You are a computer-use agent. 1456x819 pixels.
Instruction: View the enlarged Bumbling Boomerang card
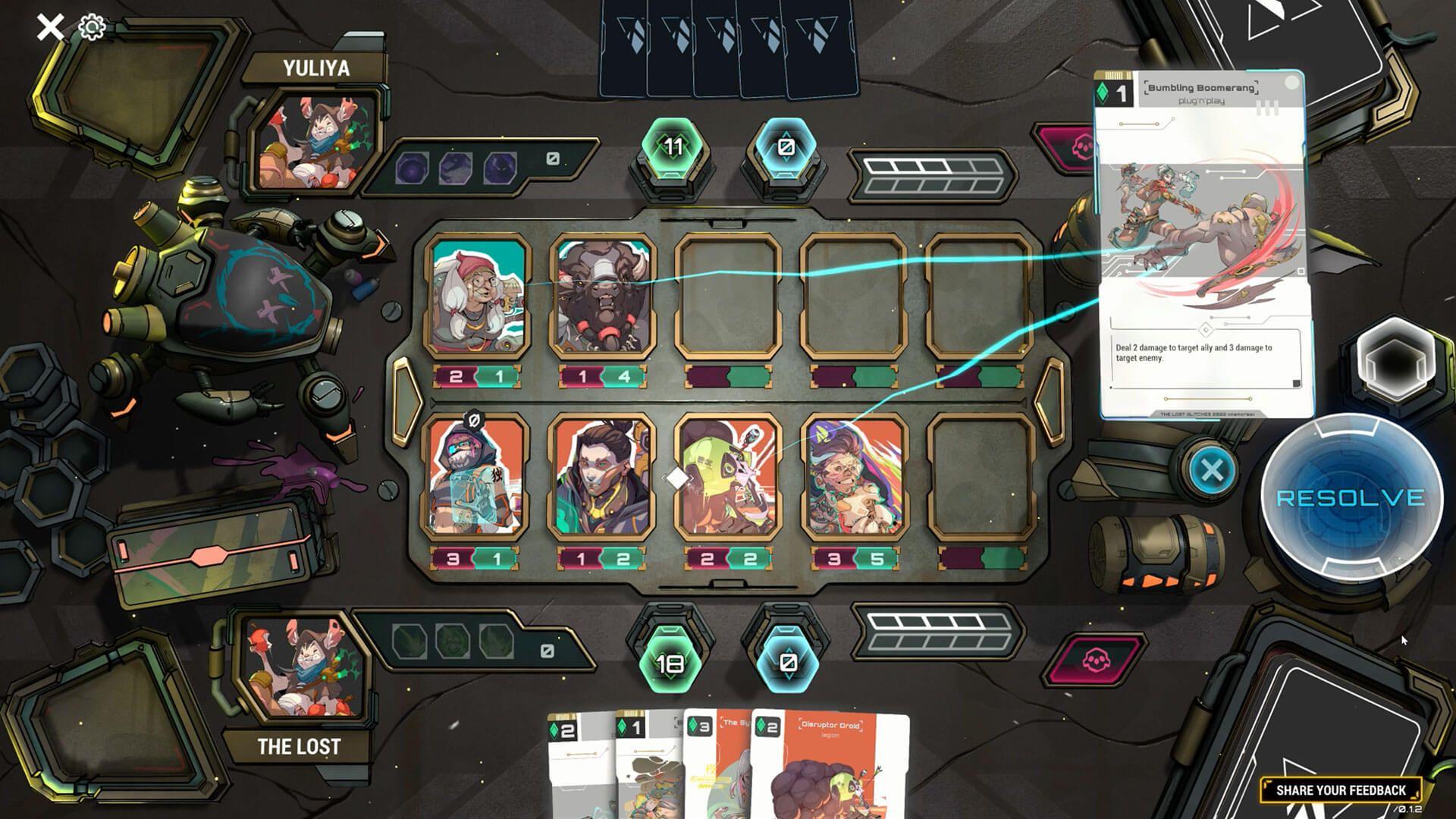click(1200, 243)
